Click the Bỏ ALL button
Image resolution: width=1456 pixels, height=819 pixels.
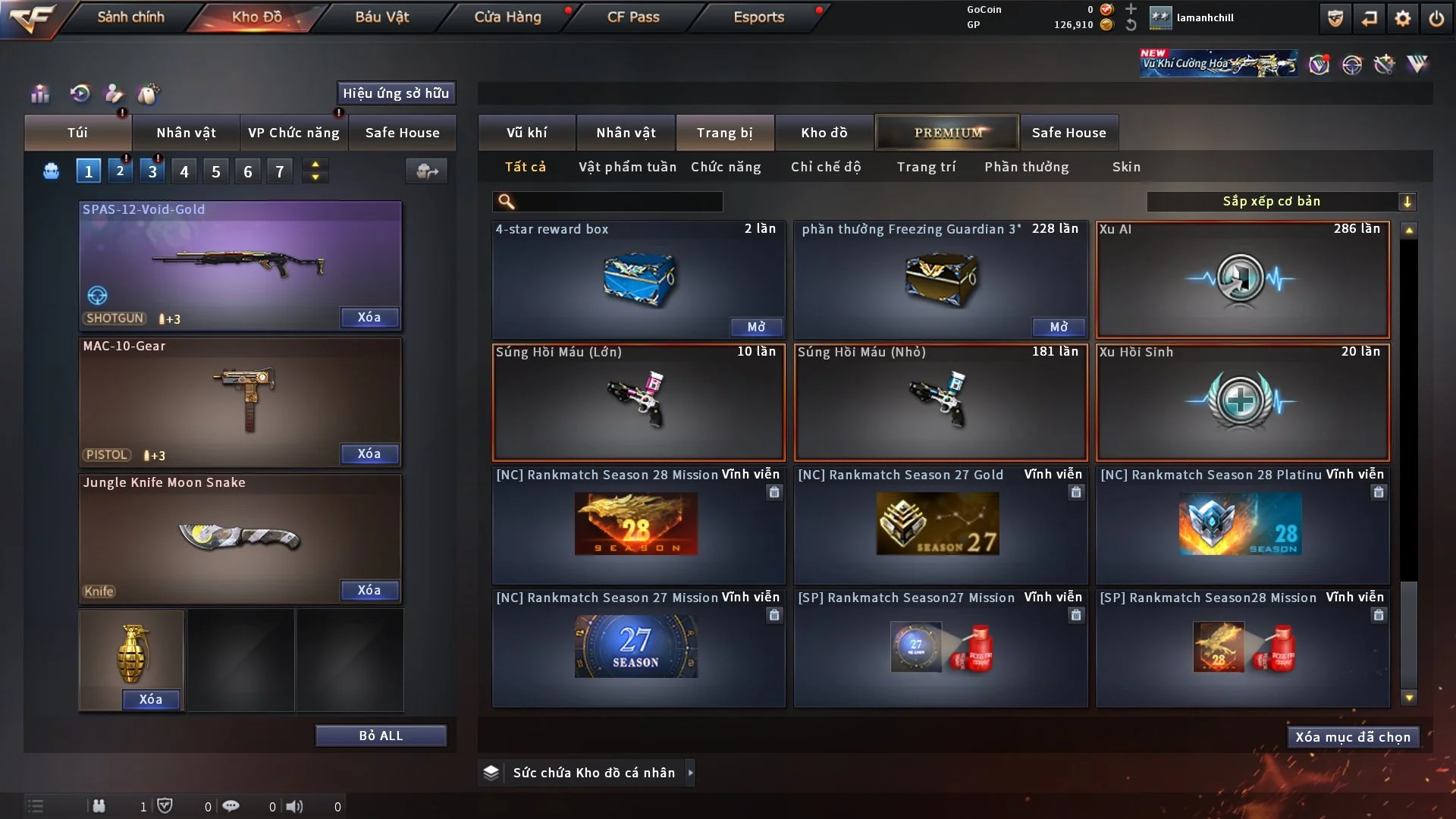coord(381,736)
